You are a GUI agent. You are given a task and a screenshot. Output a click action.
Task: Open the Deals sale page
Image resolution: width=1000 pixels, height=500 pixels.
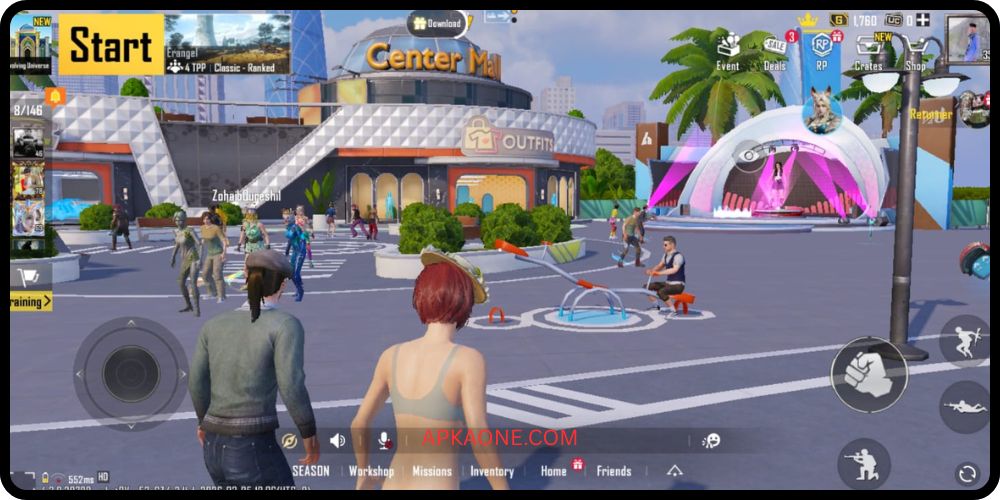tap(775, 51)
